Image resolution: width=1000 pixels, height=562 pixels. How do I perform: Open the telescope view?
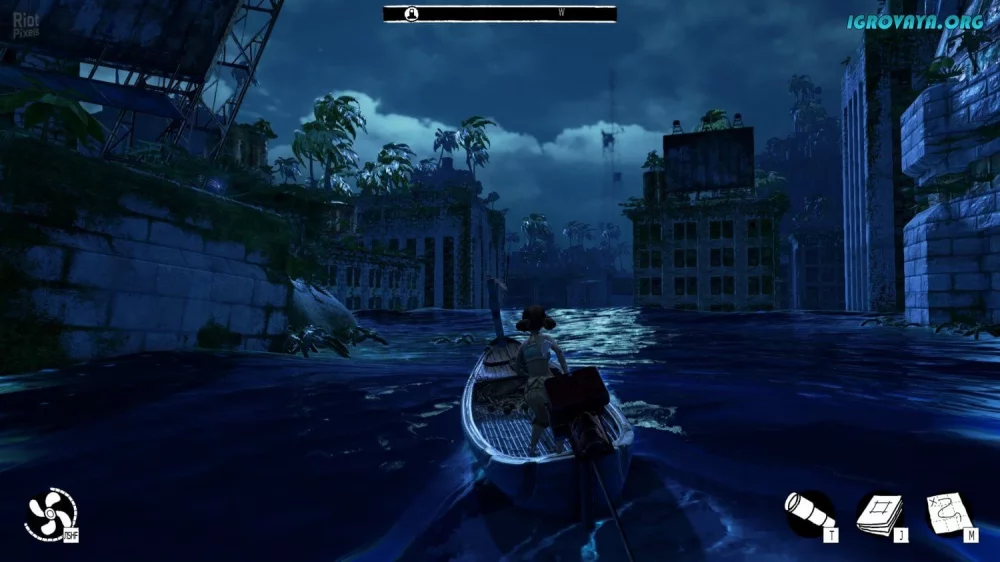(x=808, y=513)
